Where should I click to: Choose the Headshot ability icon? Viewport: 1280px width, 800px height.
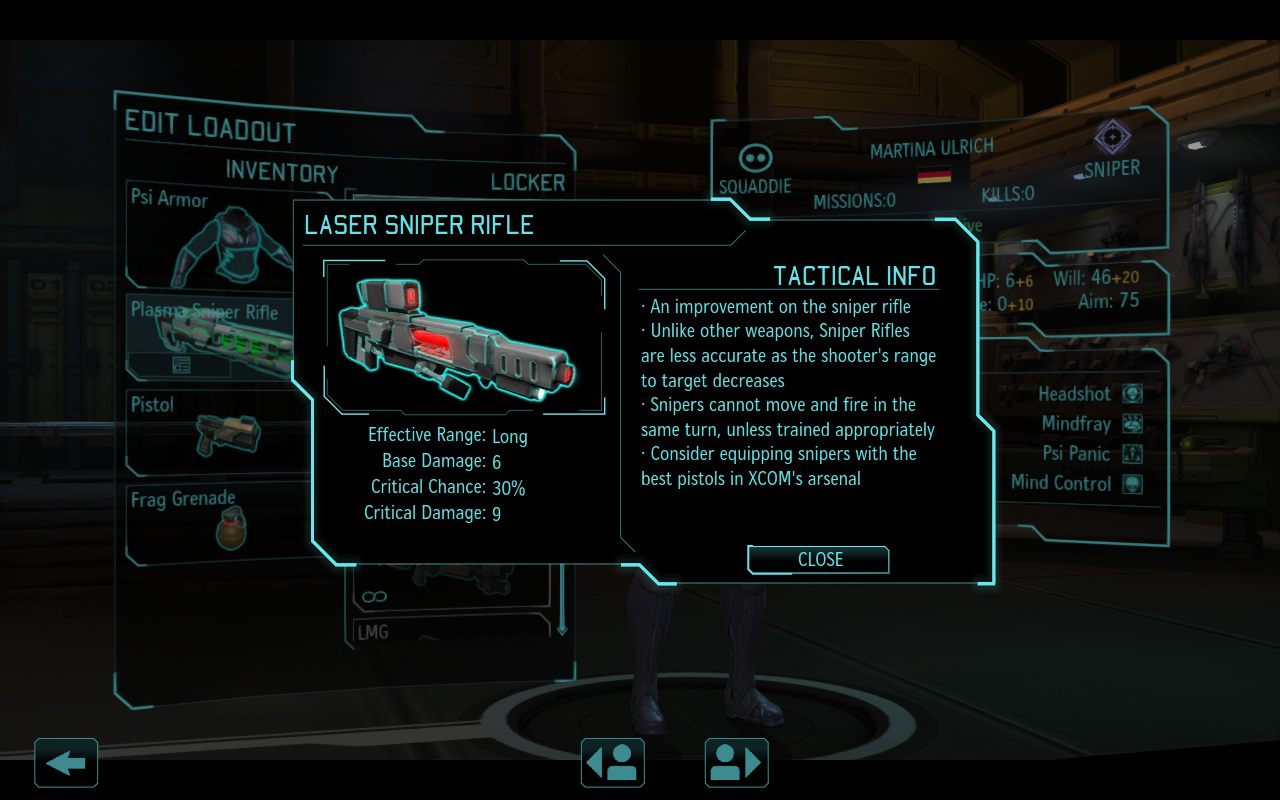pos(1132,394)
